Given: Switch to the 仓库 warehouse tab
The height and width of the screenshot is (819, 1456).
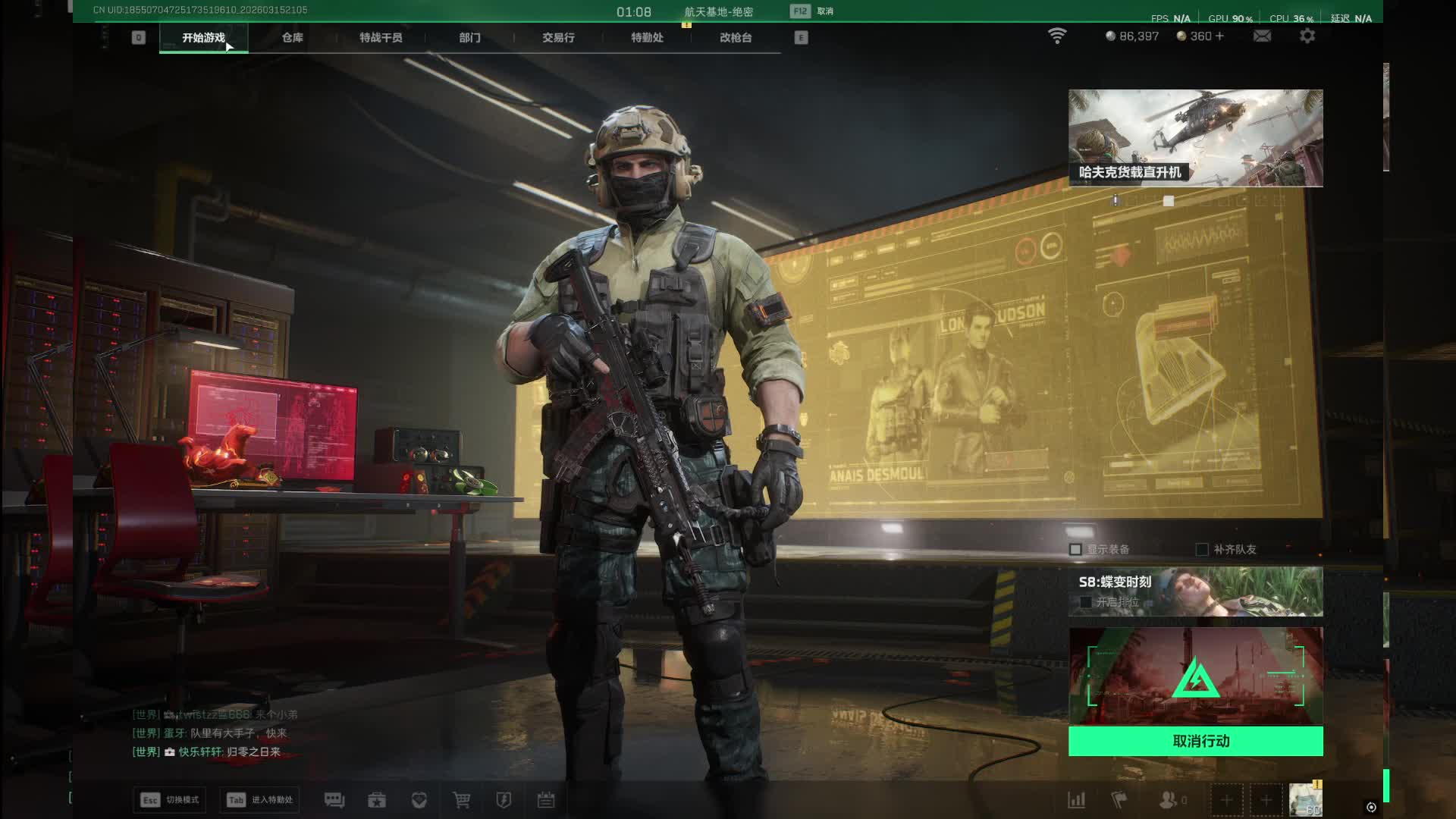Looking at the screenshot, I should (292, 37).
